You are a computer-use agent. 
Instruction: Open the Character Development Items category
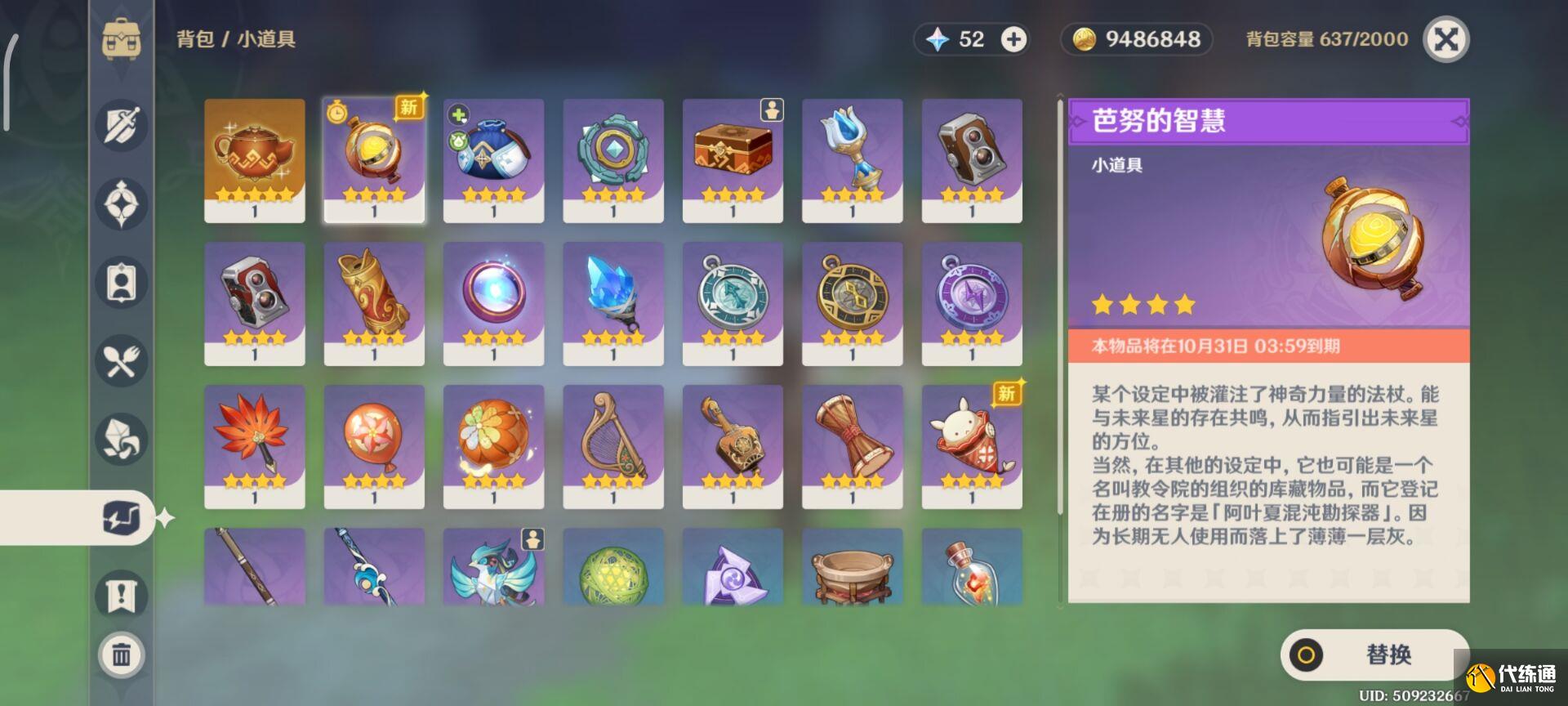point(121,282)
